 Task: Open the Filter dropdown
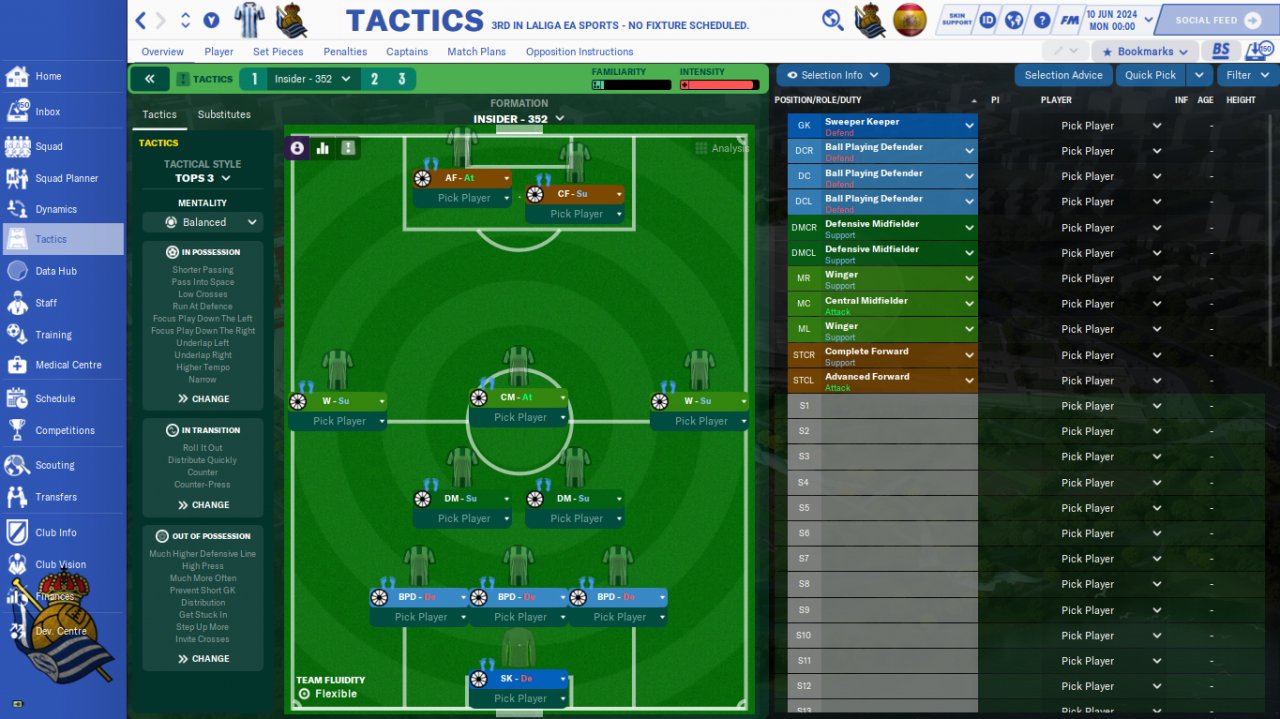(1246, 75)
